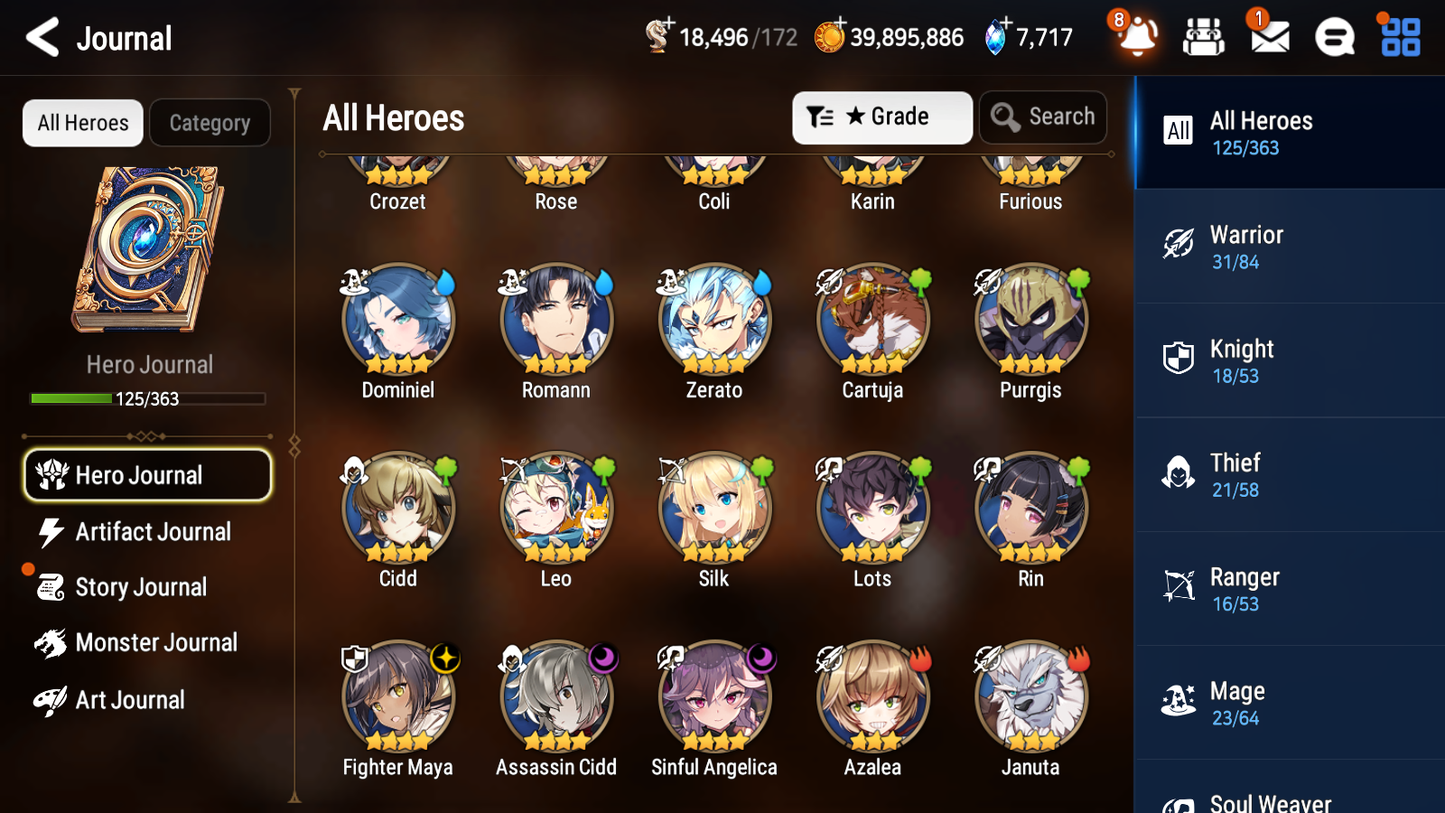Viewport: 1445px width, 813px height.
Task: Open the notifications bell
Action: click(x=1137, y=37)
